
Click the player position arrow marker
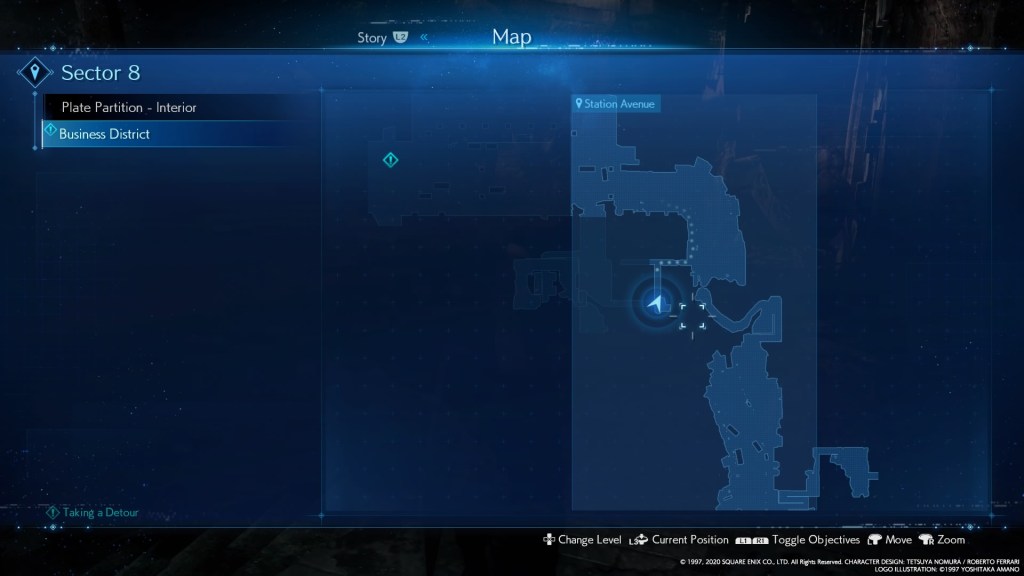pos(656,303)
